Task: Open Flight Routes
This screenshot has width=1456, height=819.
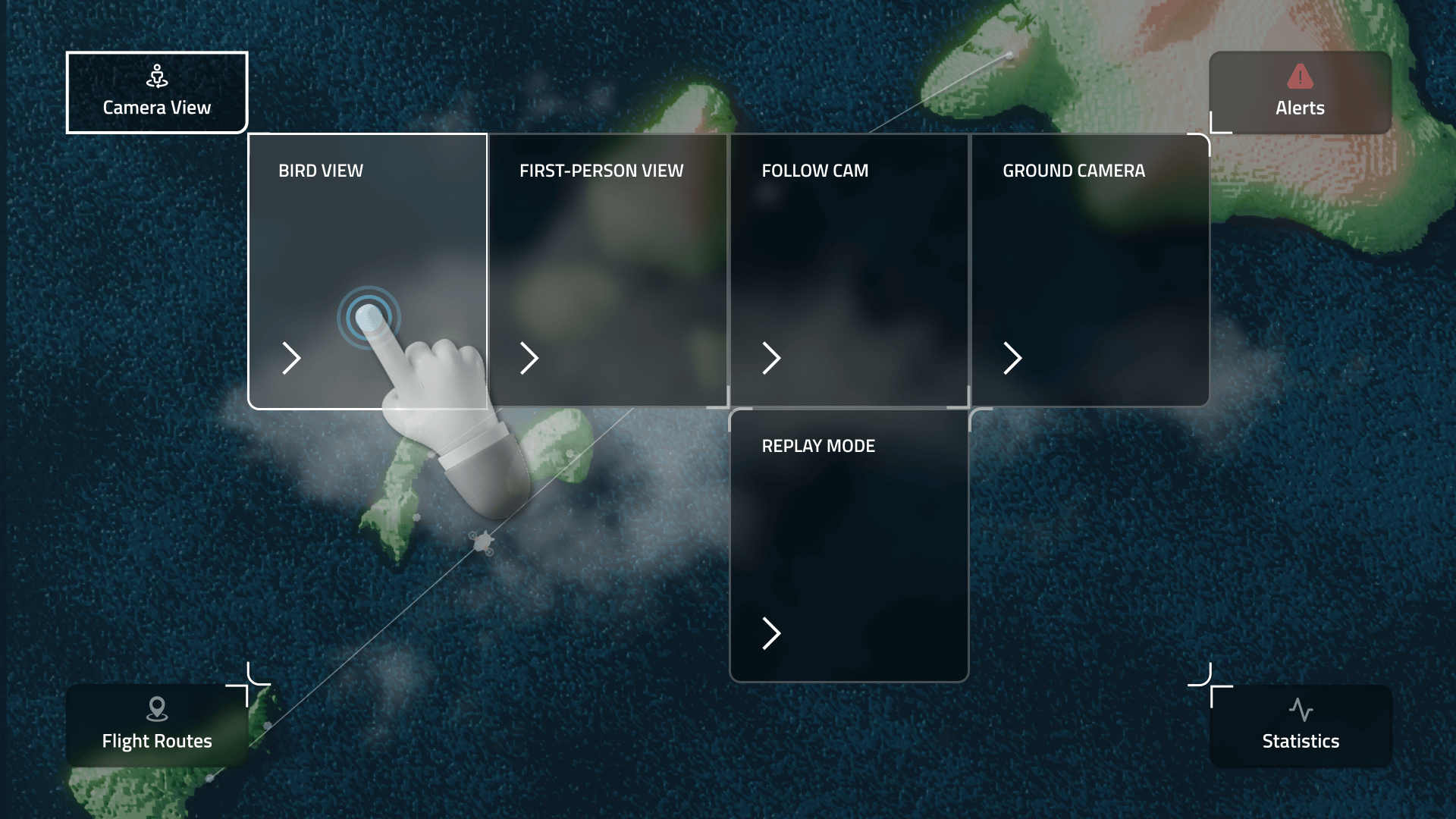Action: [x=157, y=726]
